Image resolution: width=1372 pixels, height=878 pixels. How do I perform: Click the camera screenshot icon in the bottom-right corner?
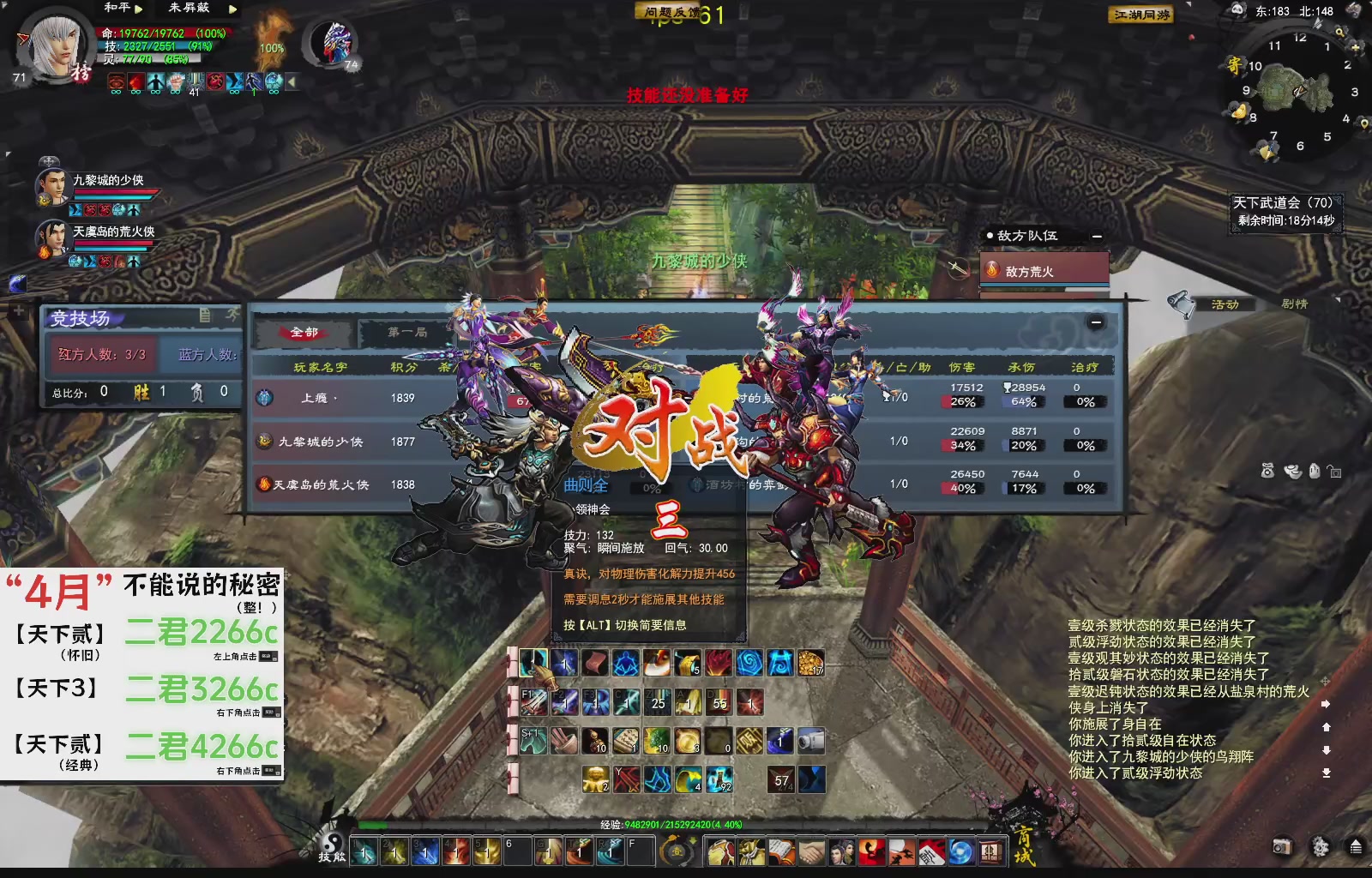(x=1281, y=845)
